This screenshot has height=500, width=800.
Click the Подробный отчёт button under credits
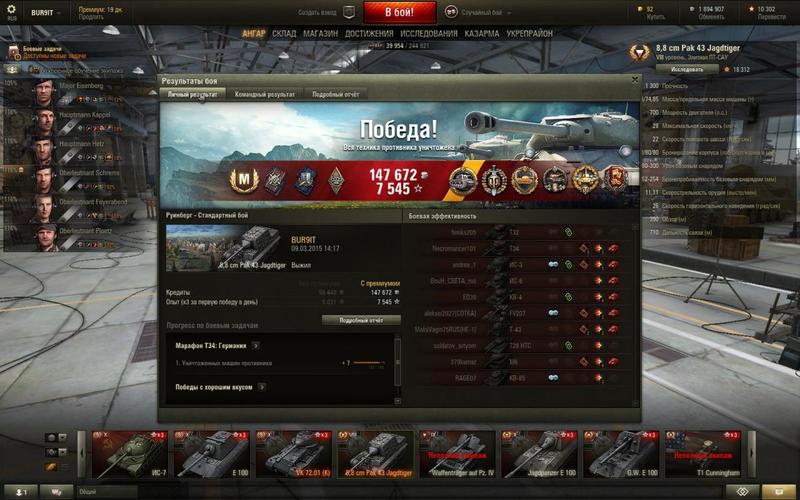pos(361,320)
